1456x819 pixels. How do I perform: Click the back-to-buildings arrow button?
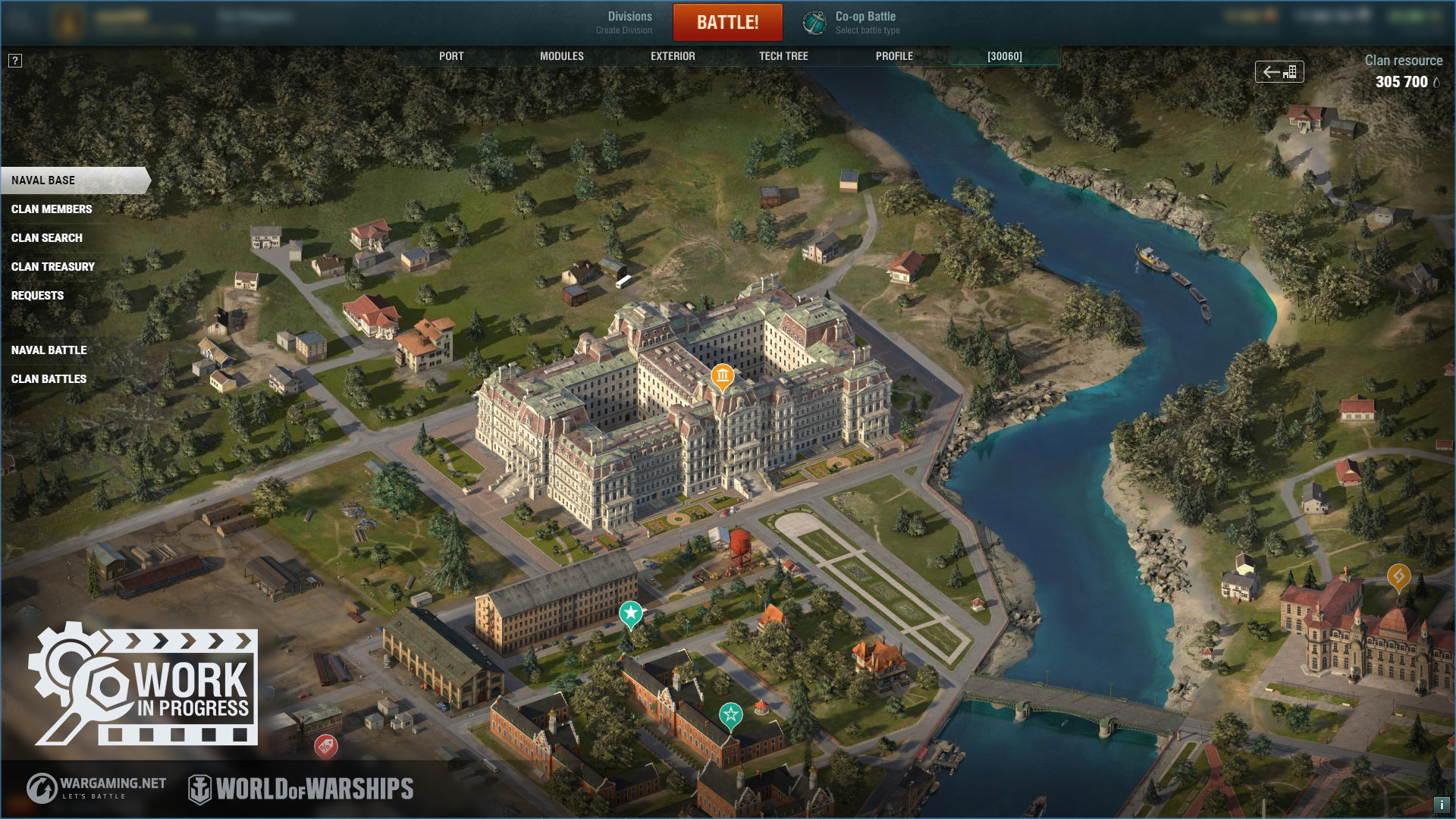pyautogui.click(x=1279, y=72)
